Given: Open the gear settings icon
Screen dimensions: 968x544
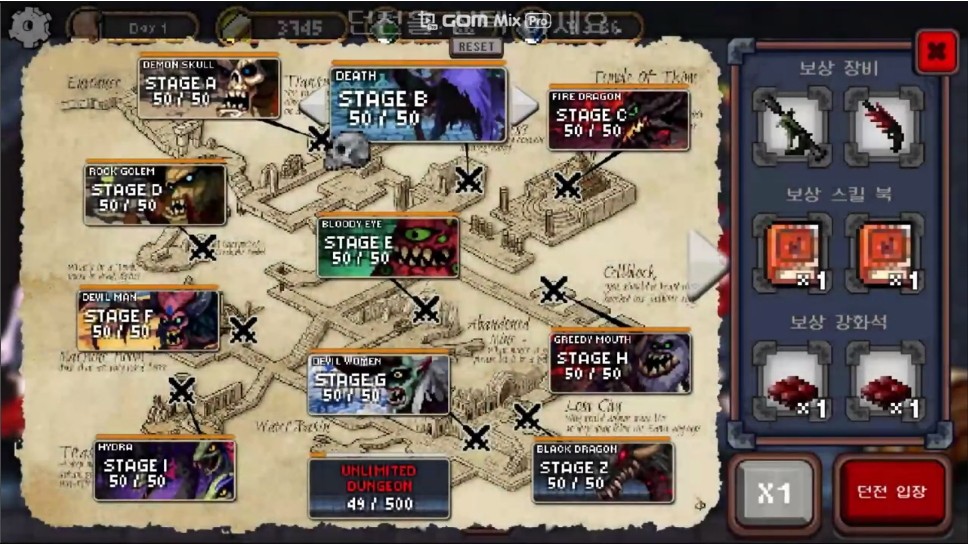Looking at the screenshot, I should 29,26.
